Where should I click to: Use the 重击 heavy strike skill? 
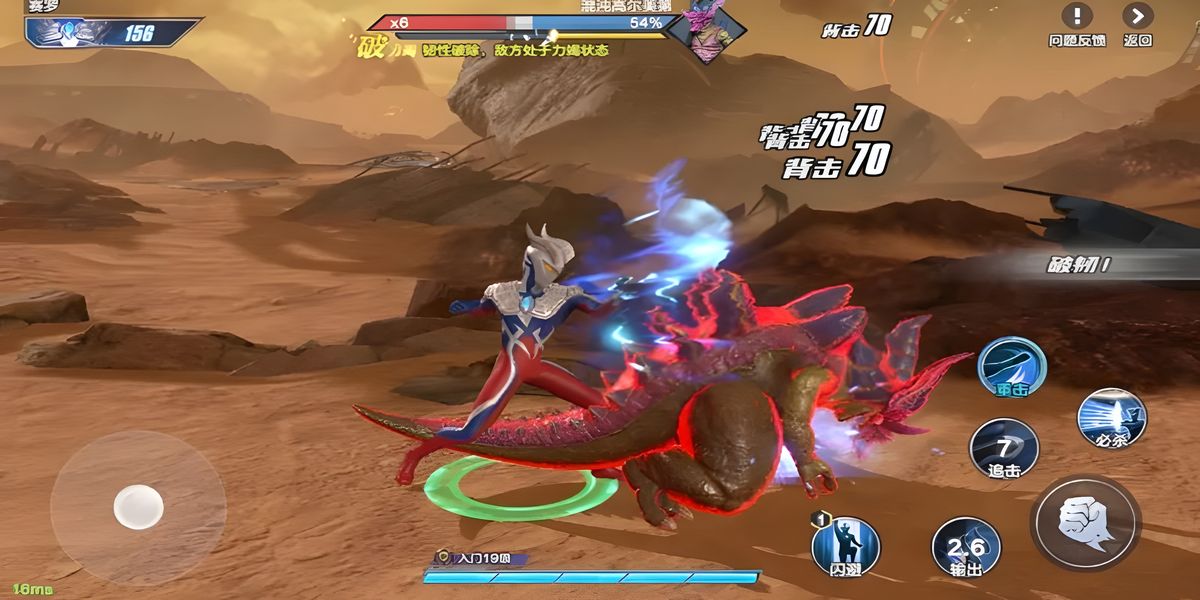pyautogui.click(x=1011, y=366)
